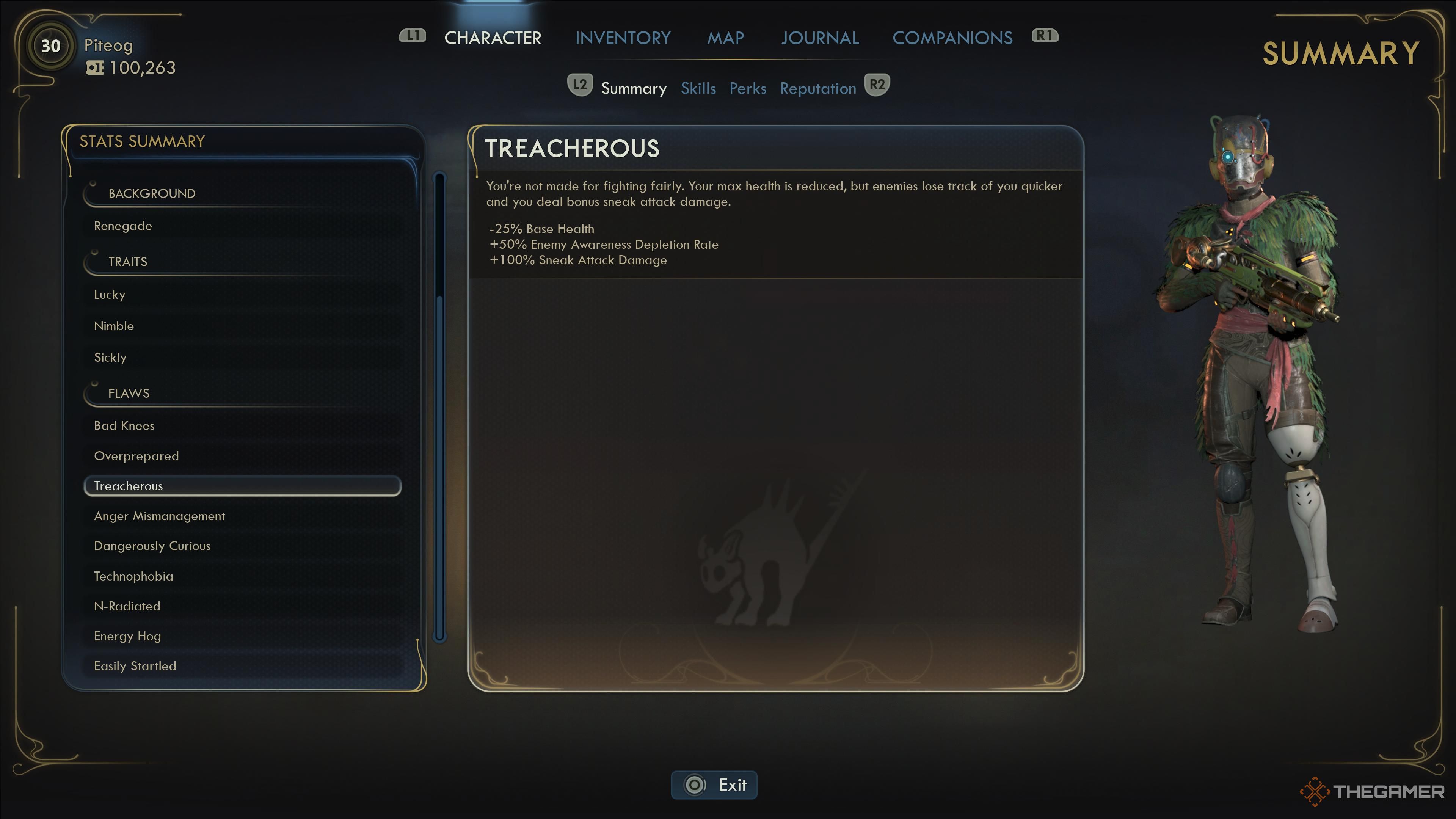Click the R2 trigger icon beside Reputation
This screenshot has height=819, width=1456.
(x=877, y=85)
